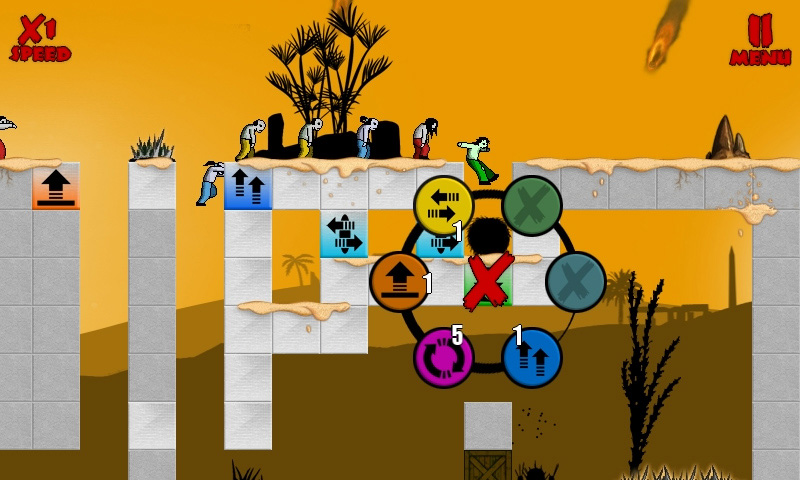Click the green crossed-out radial slot
This screenshot has height=480, width=800.
pyautogui.click(x=531, y=205)
